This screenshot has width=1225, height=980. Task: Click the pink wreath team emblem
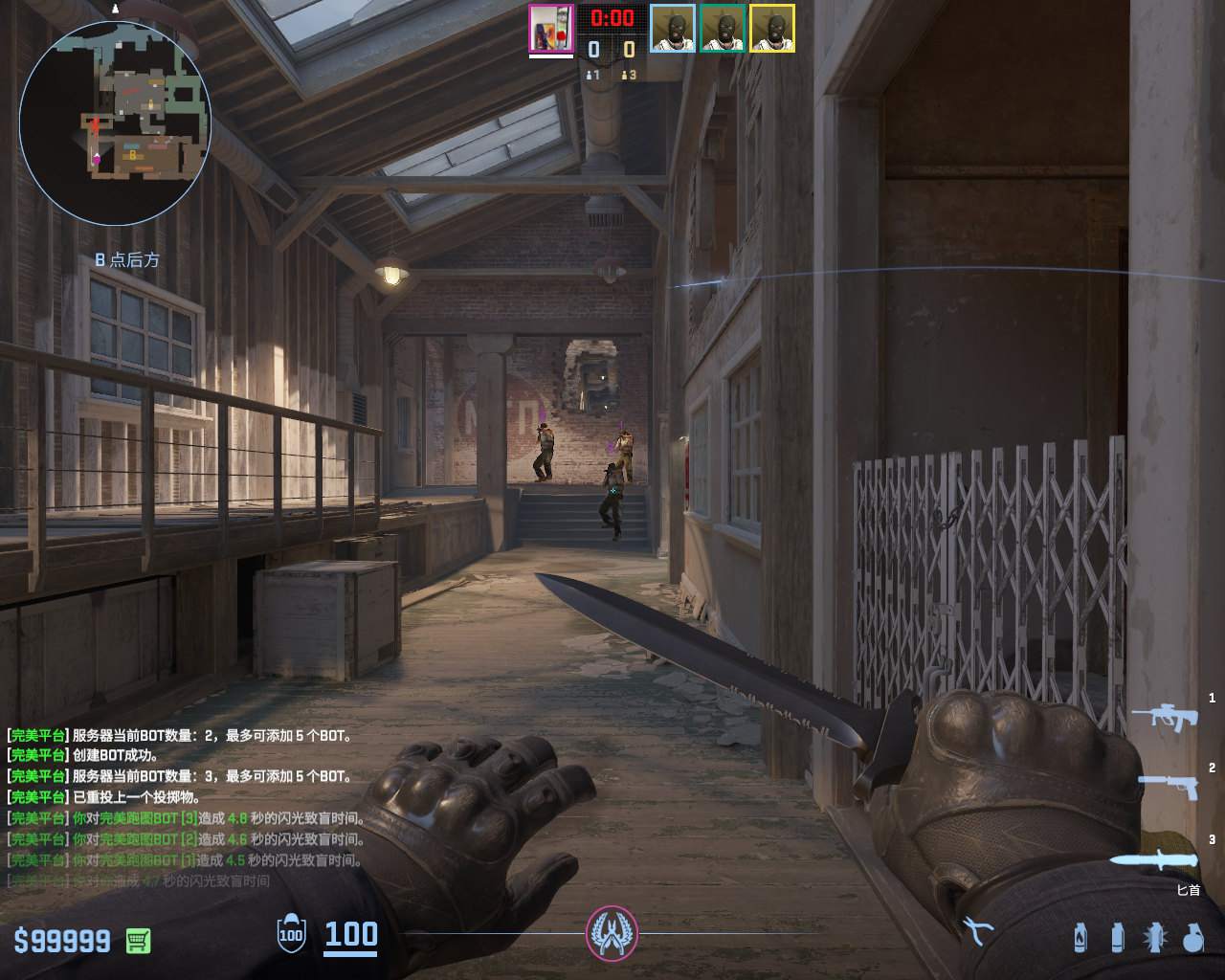(x=612, y=933)
